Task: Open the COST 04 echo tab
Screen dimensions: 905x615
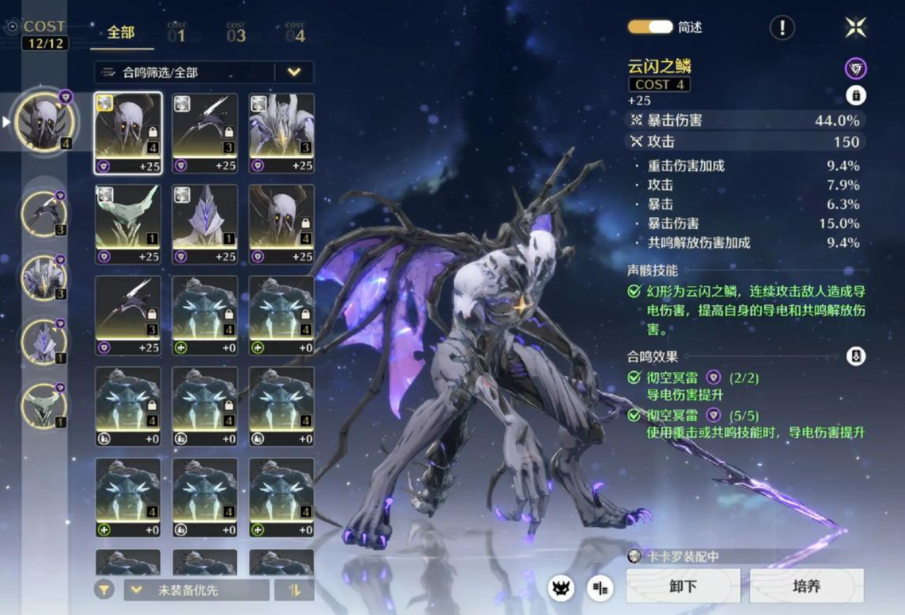Action: click(295, 33)
